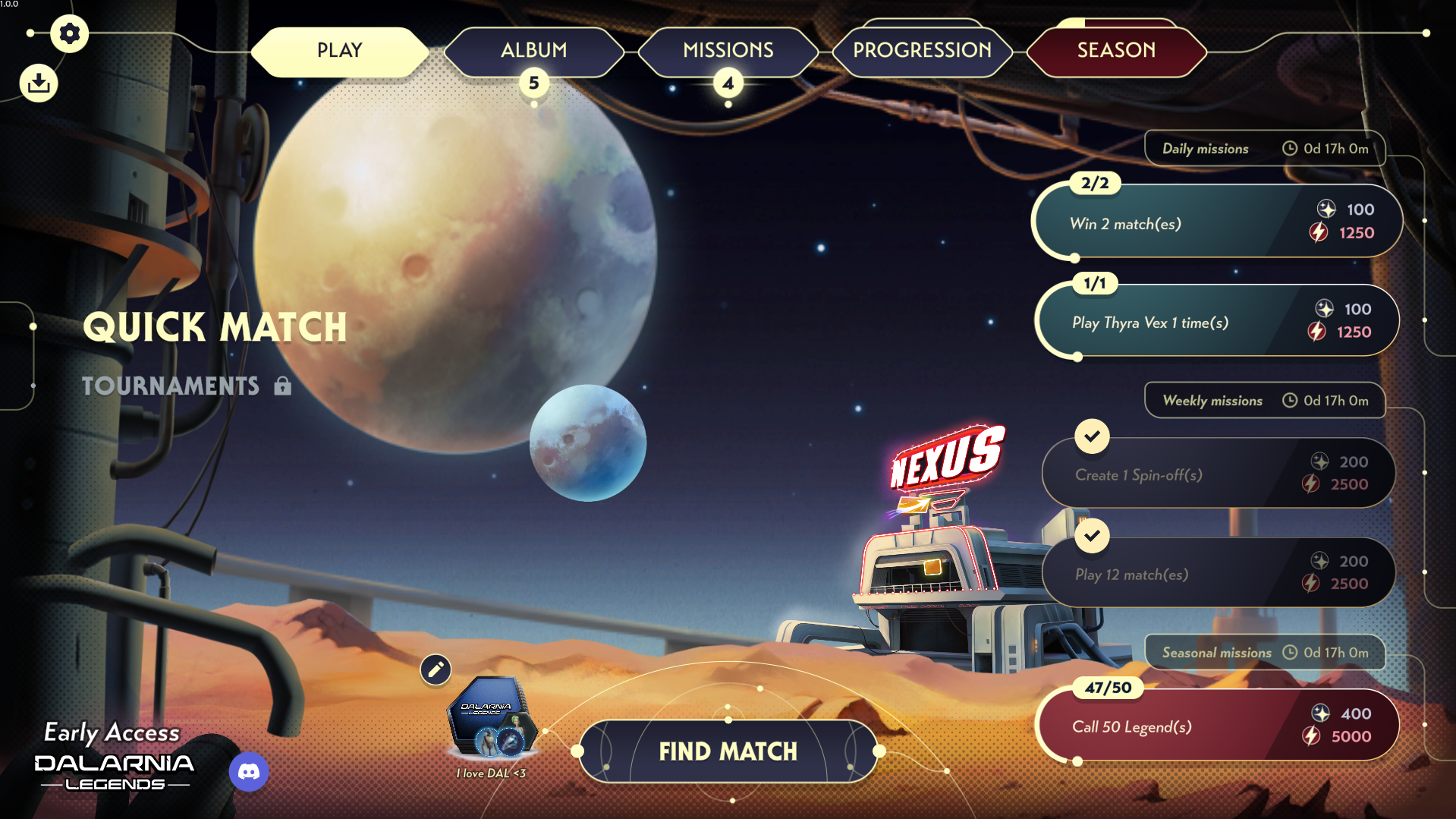Open the settings gear icon
1456x819 pixels.
click(69, 34)
